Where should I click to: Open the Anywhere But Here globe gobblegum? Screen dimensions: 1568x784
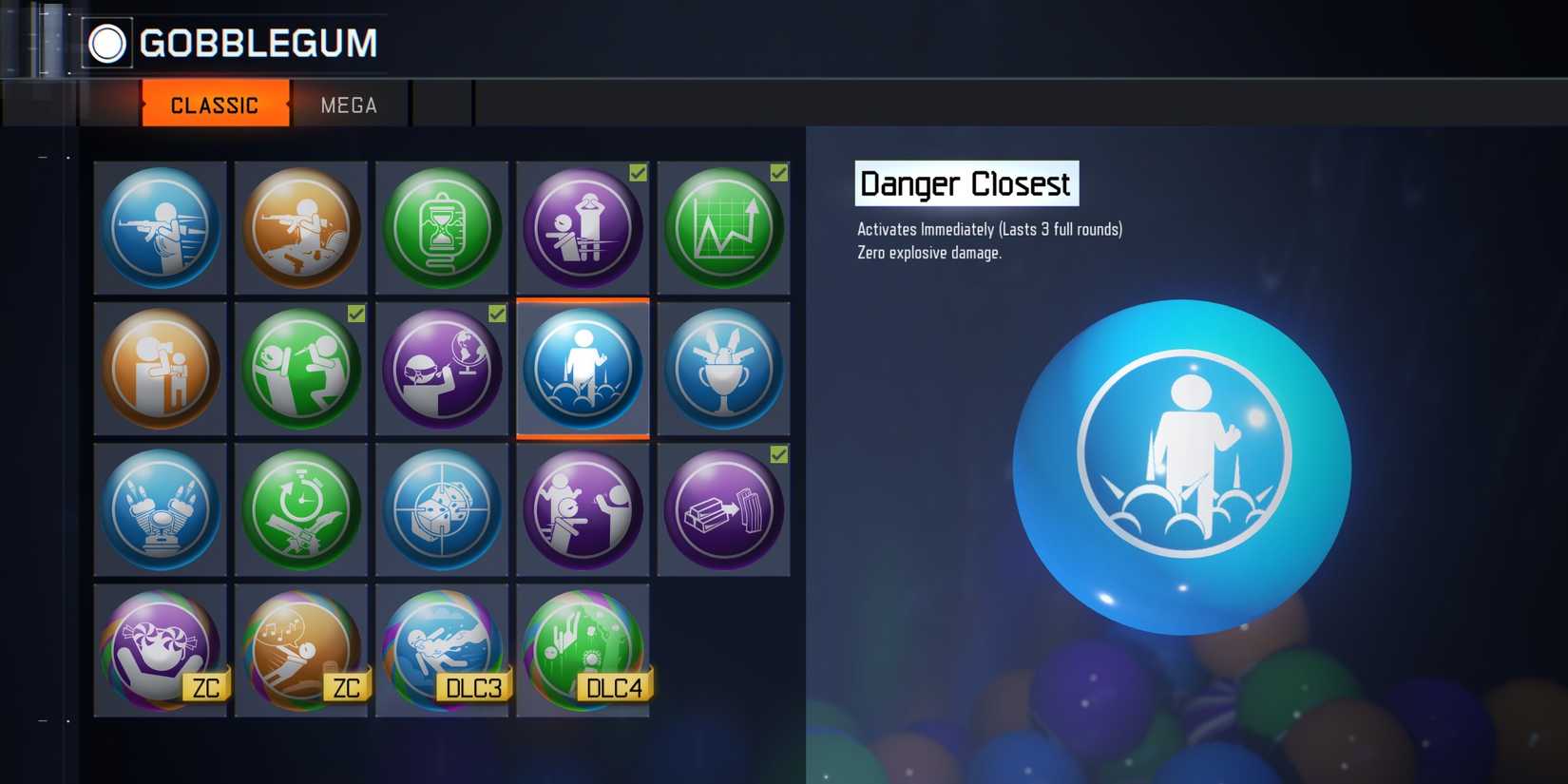pos(441,370)
